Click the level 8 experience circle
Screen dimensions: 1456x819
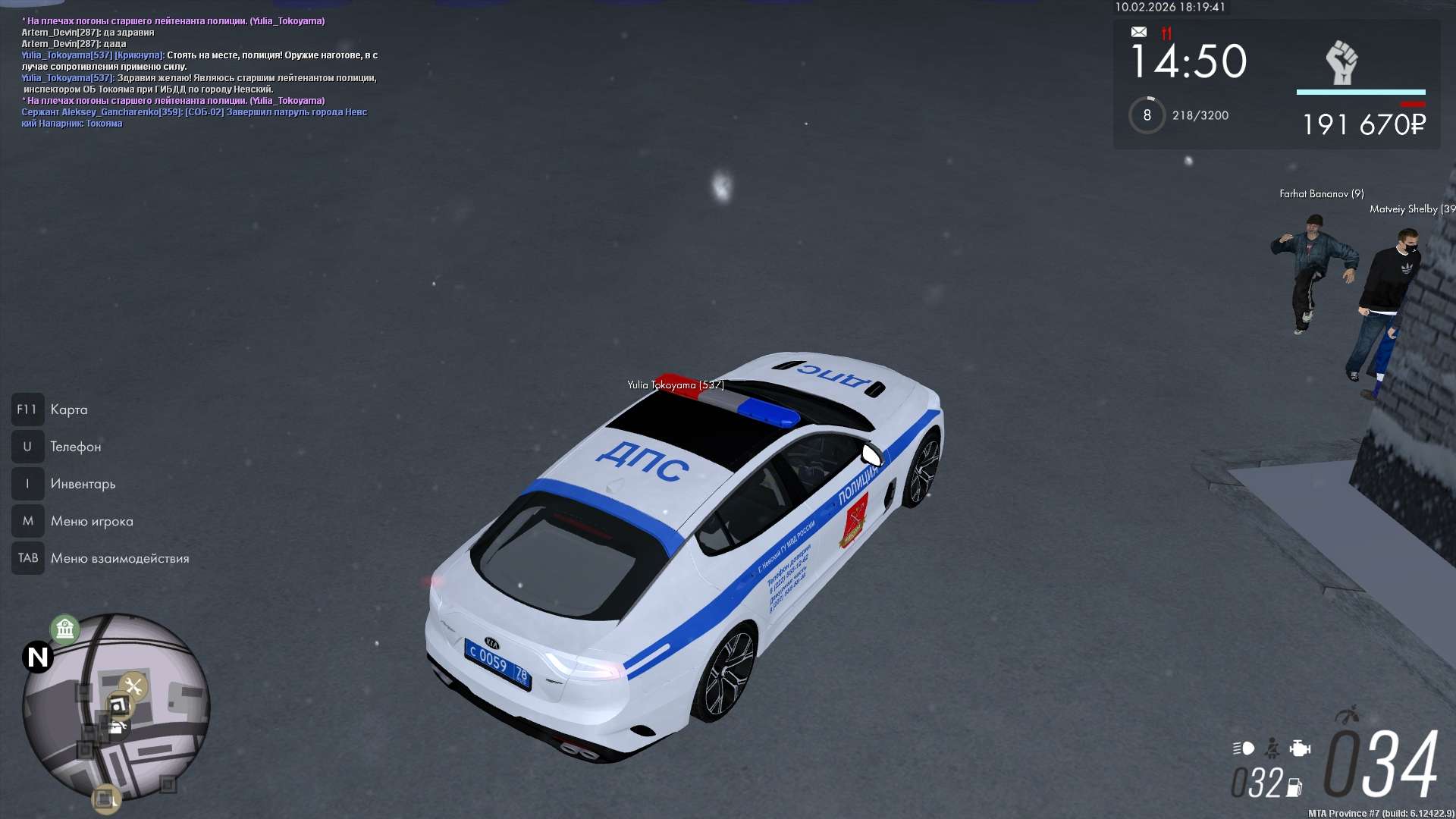tap(1147, 115)
